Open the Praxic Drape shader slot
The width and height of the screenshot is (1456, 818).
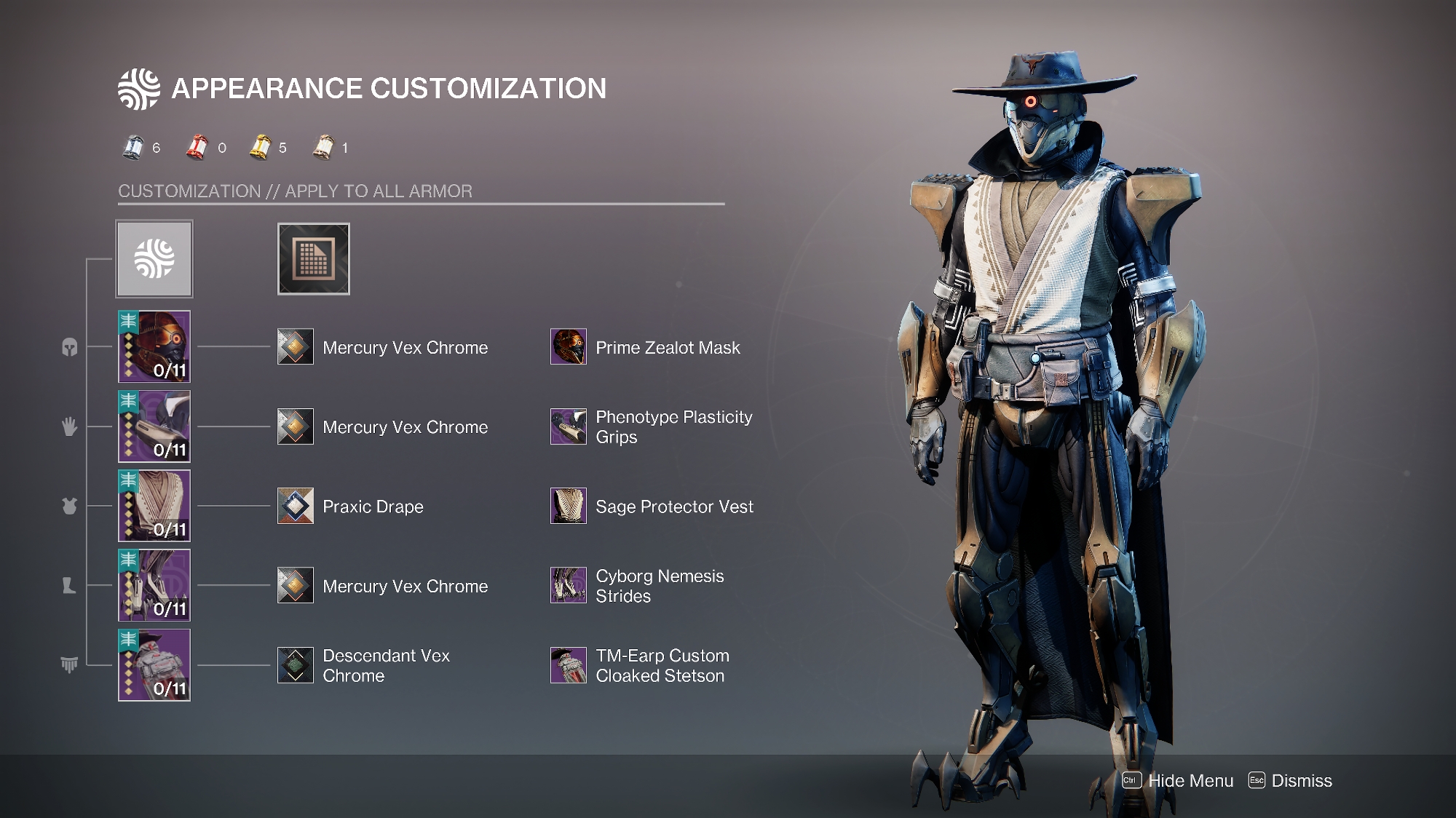coord(296,506)
